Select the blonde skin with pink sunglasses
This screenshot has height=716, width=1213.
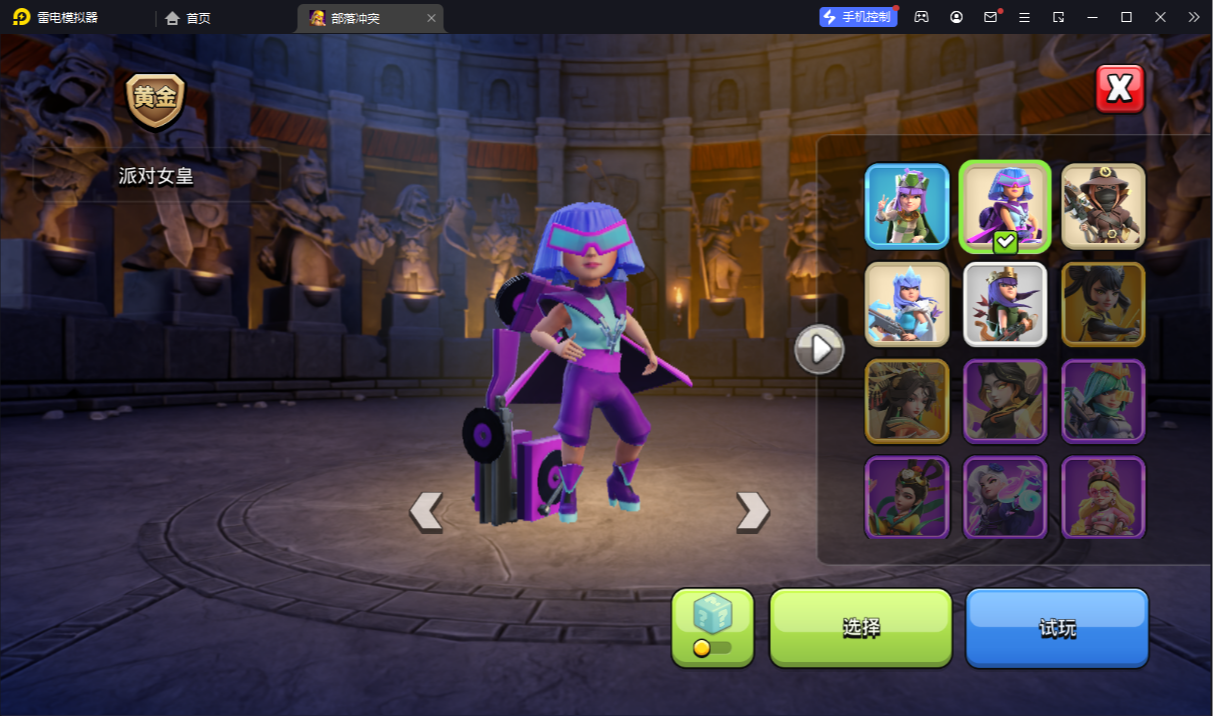(1103, 497)
